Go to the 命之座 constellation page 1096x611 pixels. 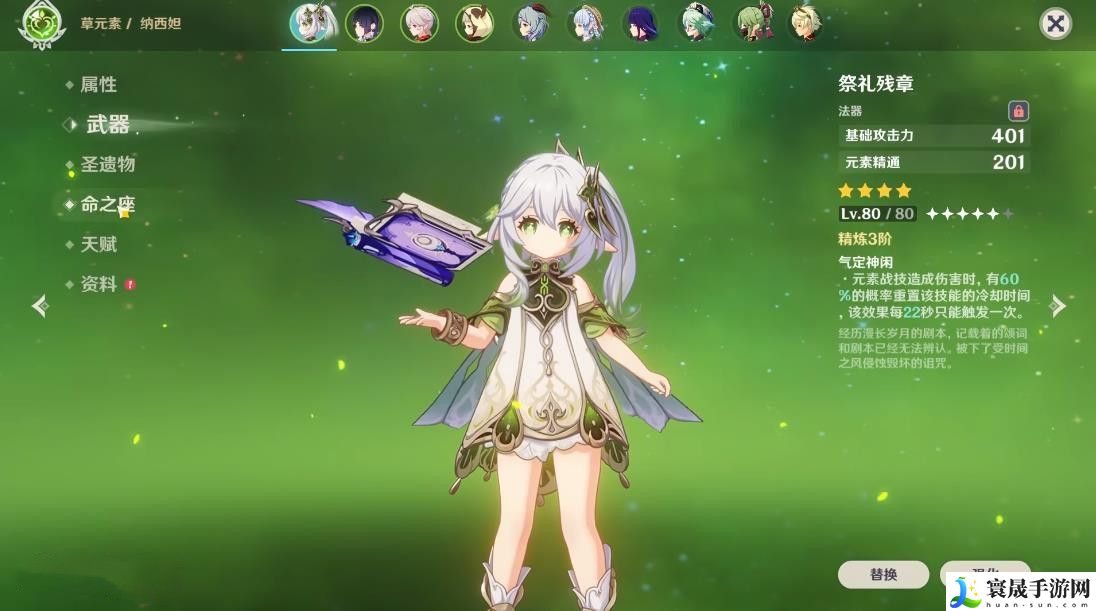pyautogui.click(x=107, y=204)
